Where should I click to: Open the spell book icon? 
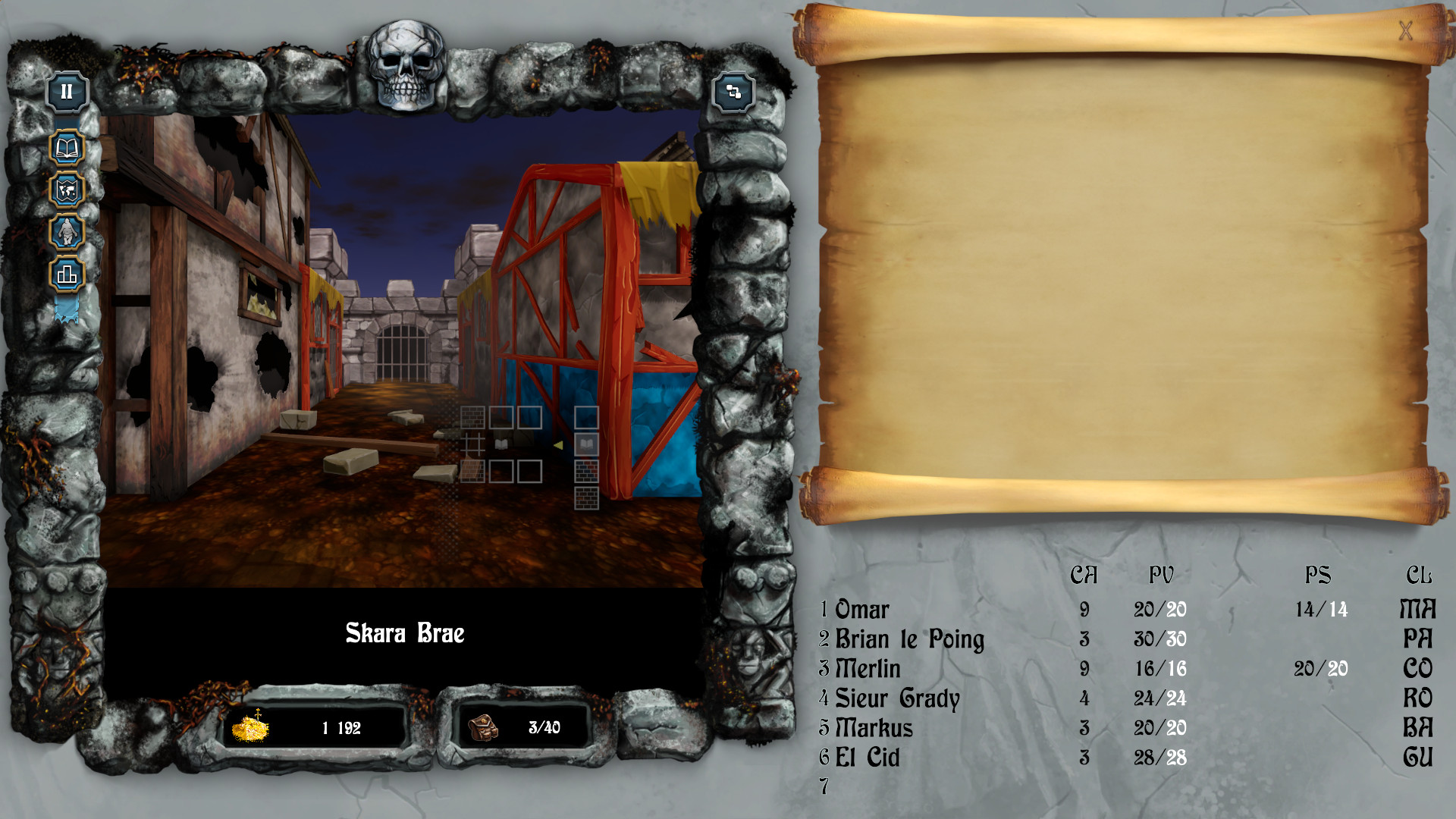click(x=67, y=148)
